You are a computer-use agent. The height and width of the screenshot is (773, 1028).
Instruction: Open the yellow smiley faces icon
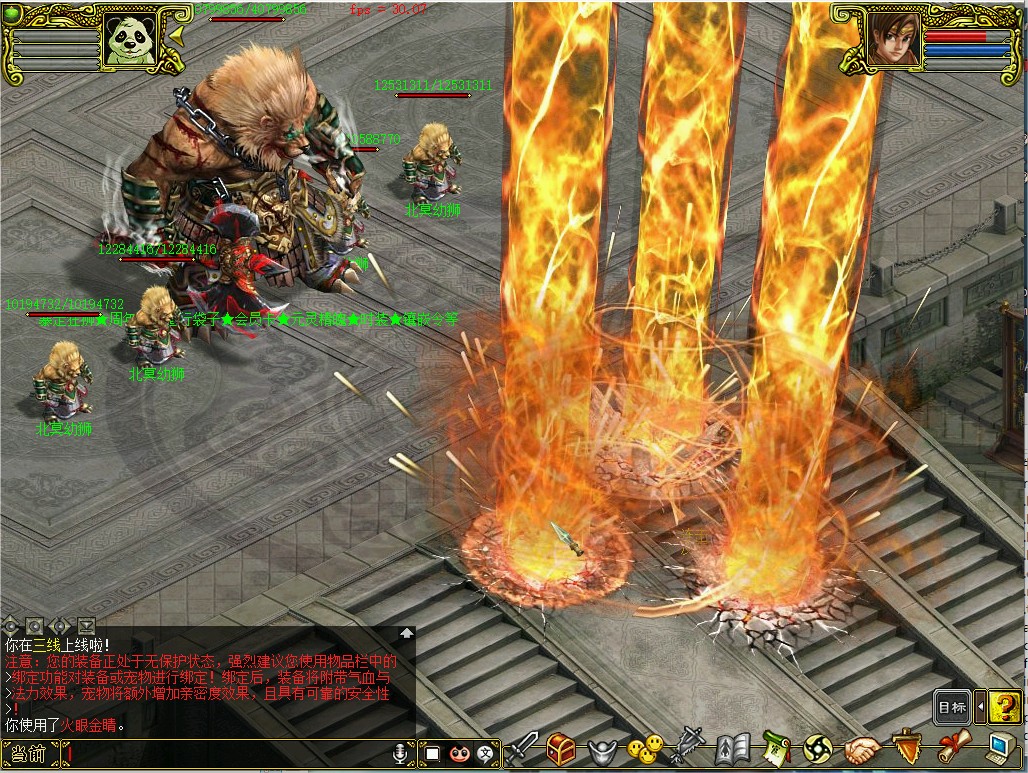click(645, 749)
